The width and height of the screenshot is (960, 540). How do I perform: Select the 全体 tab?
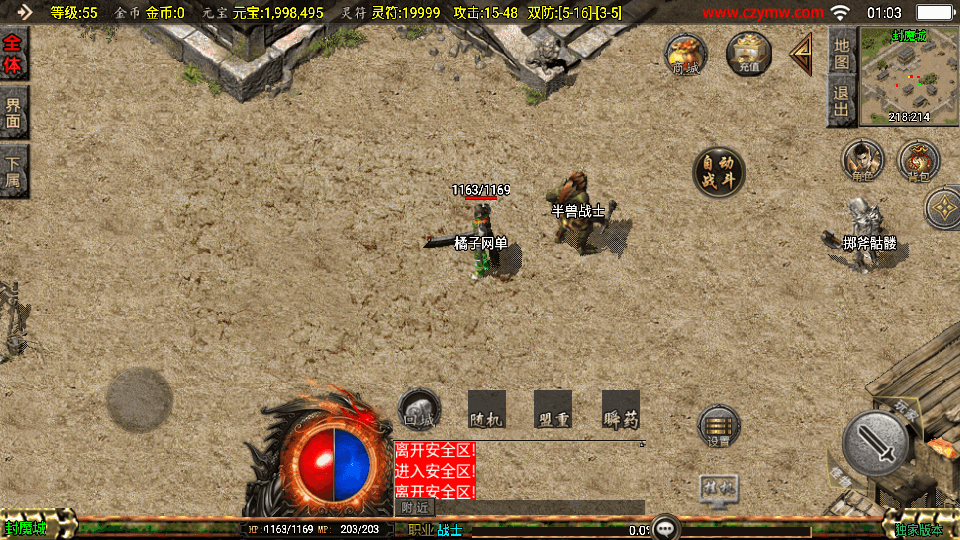coord(14,55)
